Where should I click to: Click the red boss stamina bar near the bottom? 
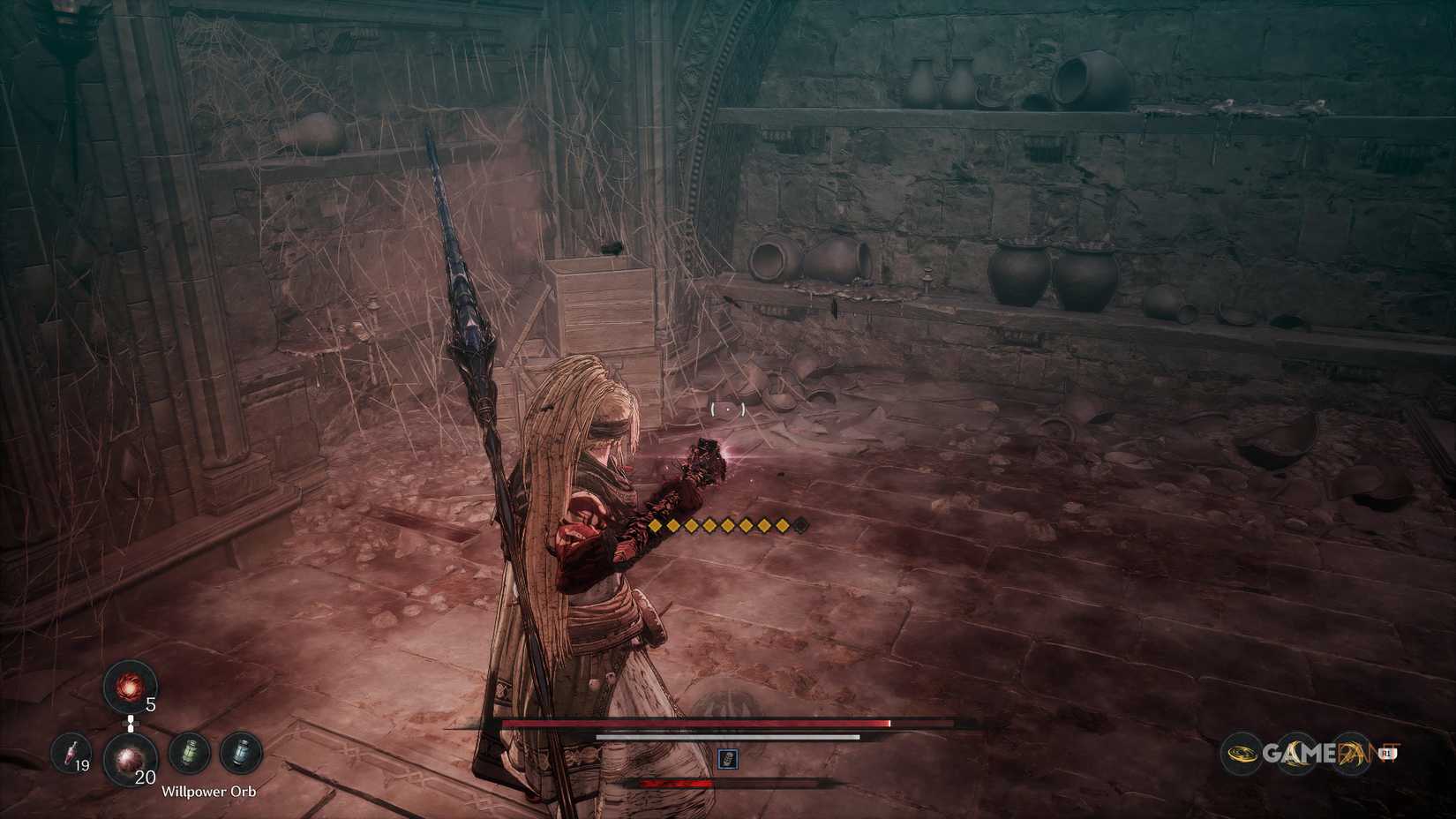coord(675,782)
